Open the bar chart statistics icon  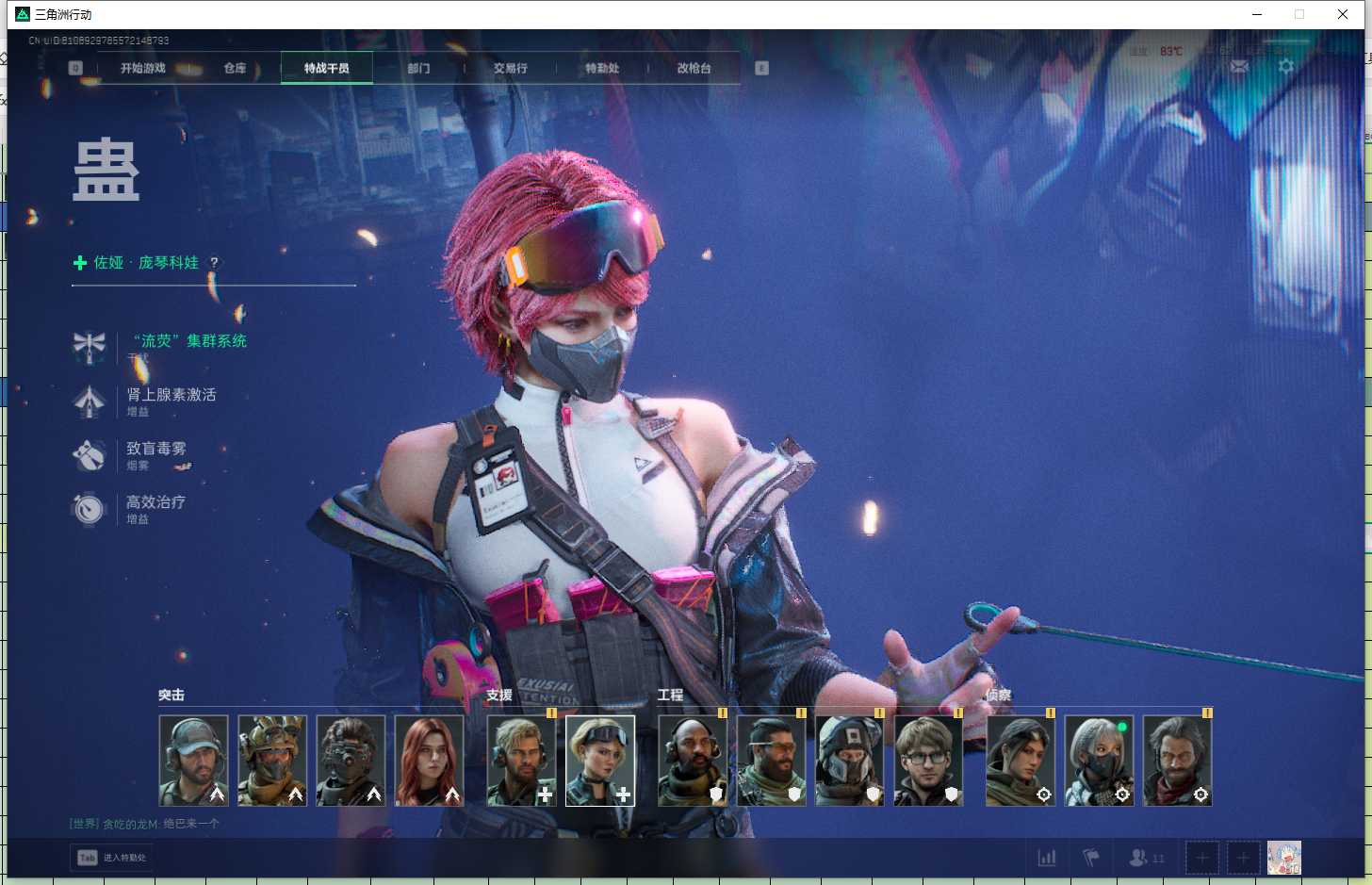[1047, 858]
